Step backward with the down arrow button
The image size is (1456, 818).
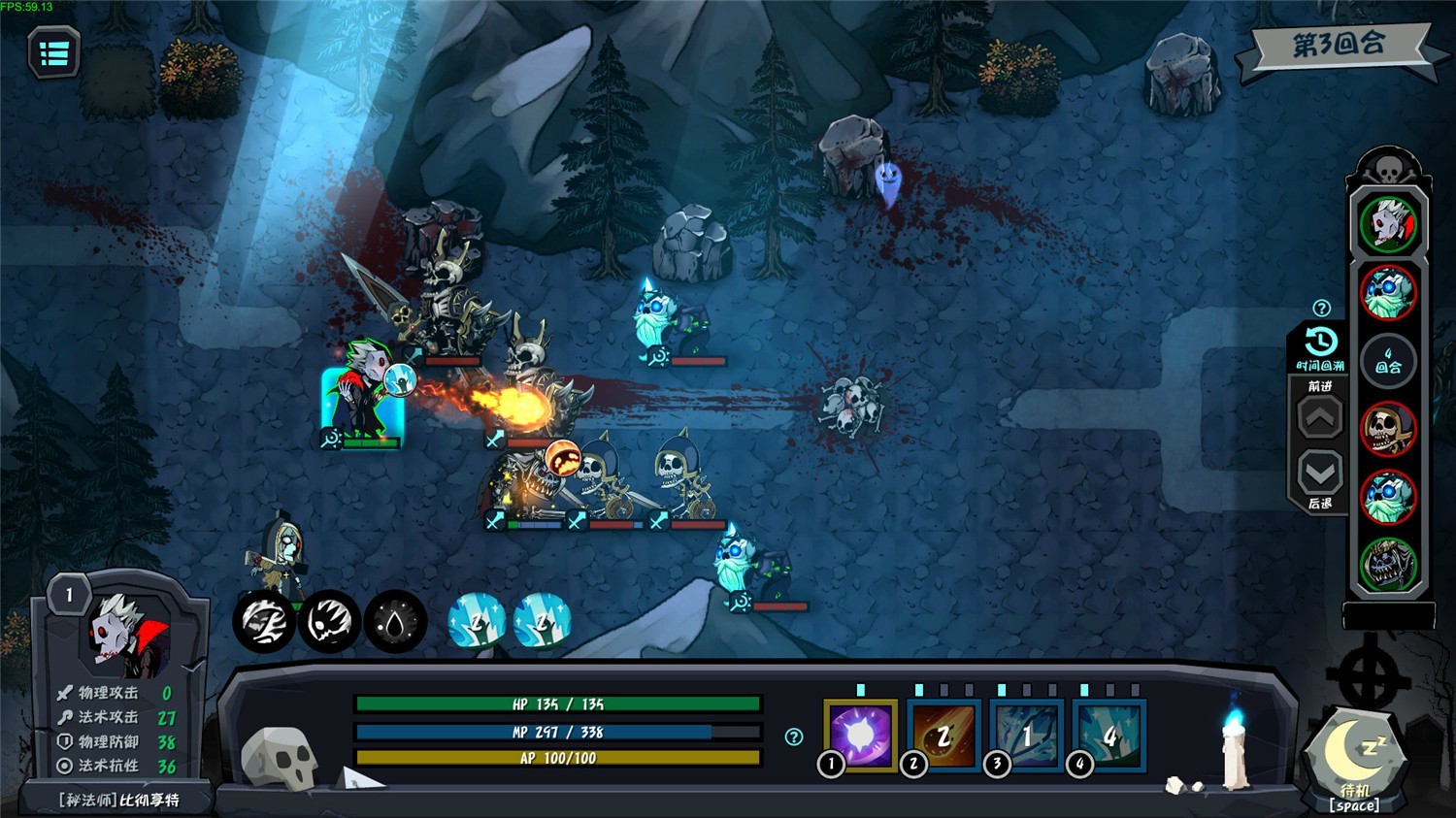click(1320, 474)
